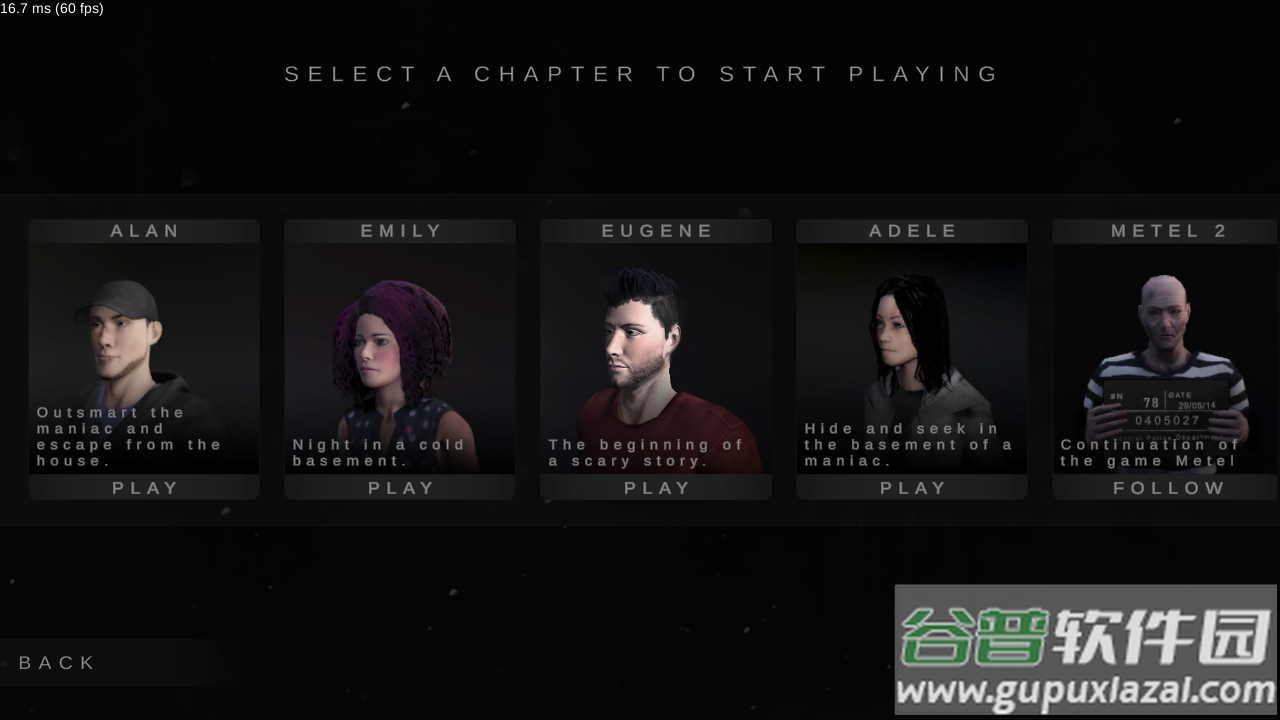
Task: Click PLAY under Eugene's portrait
Action: pyautogui.click(x=656, y=488)
